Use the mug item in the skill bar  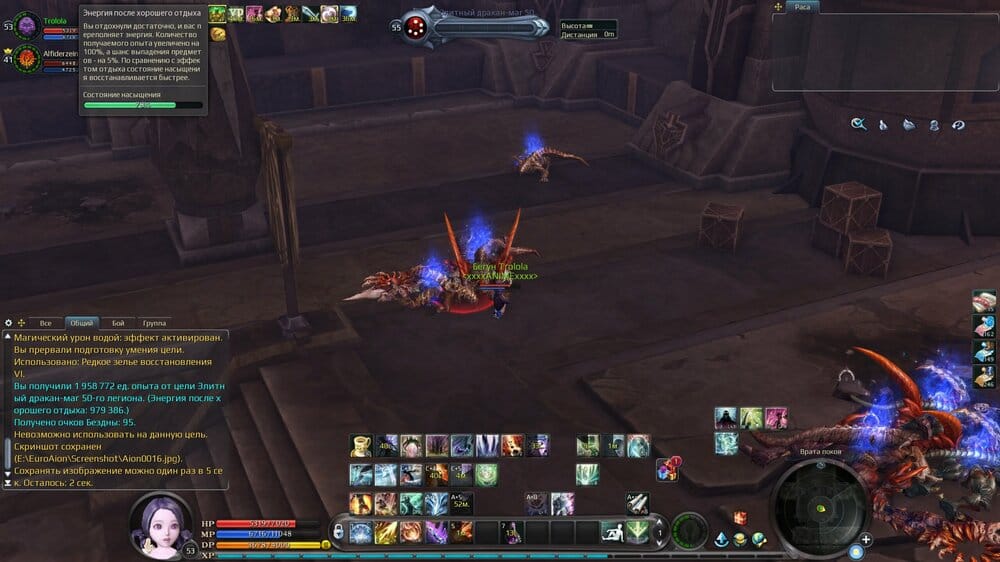point(361,445)
